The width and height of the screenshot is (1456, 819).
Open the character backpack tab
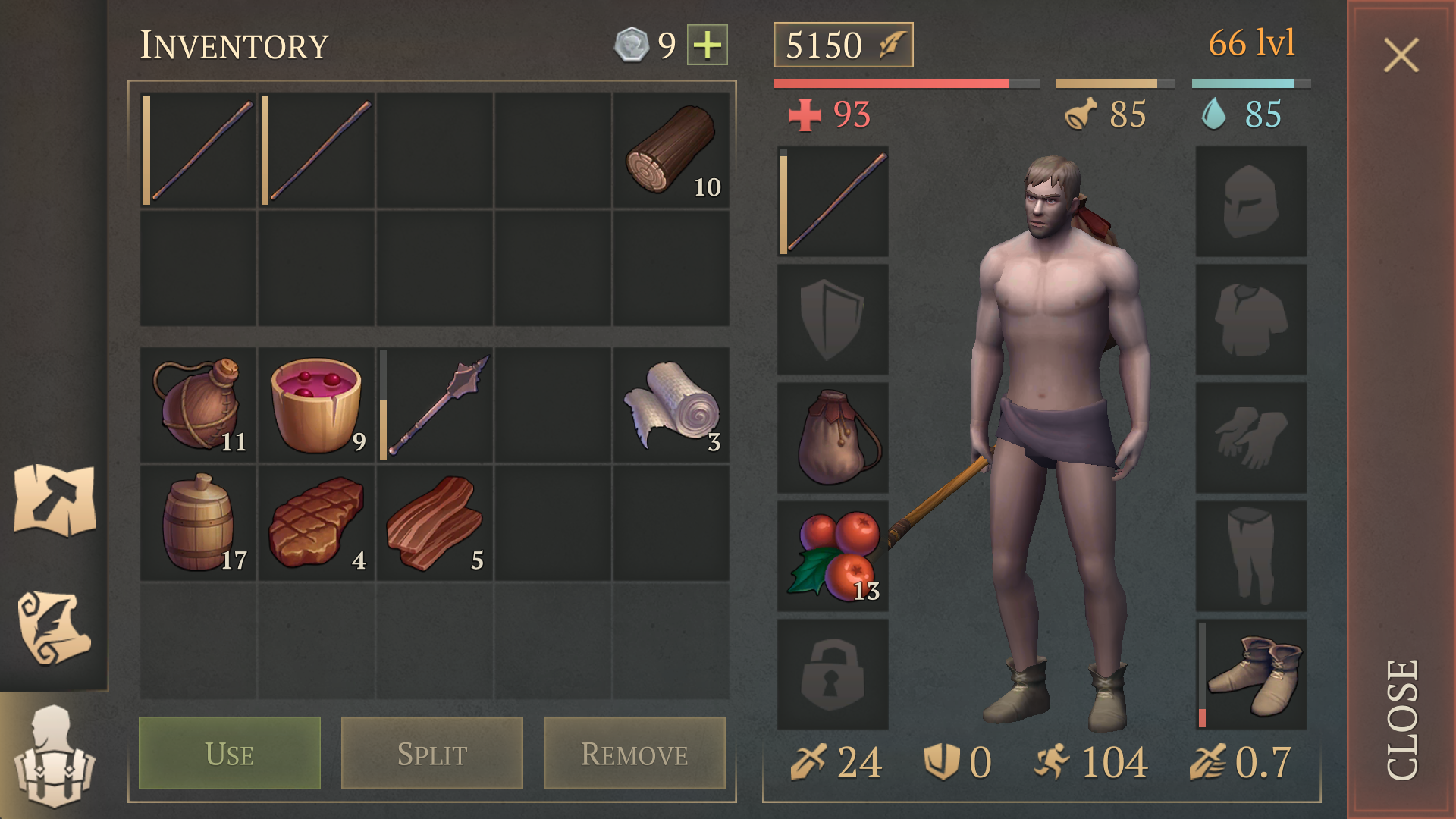(54, 756)
